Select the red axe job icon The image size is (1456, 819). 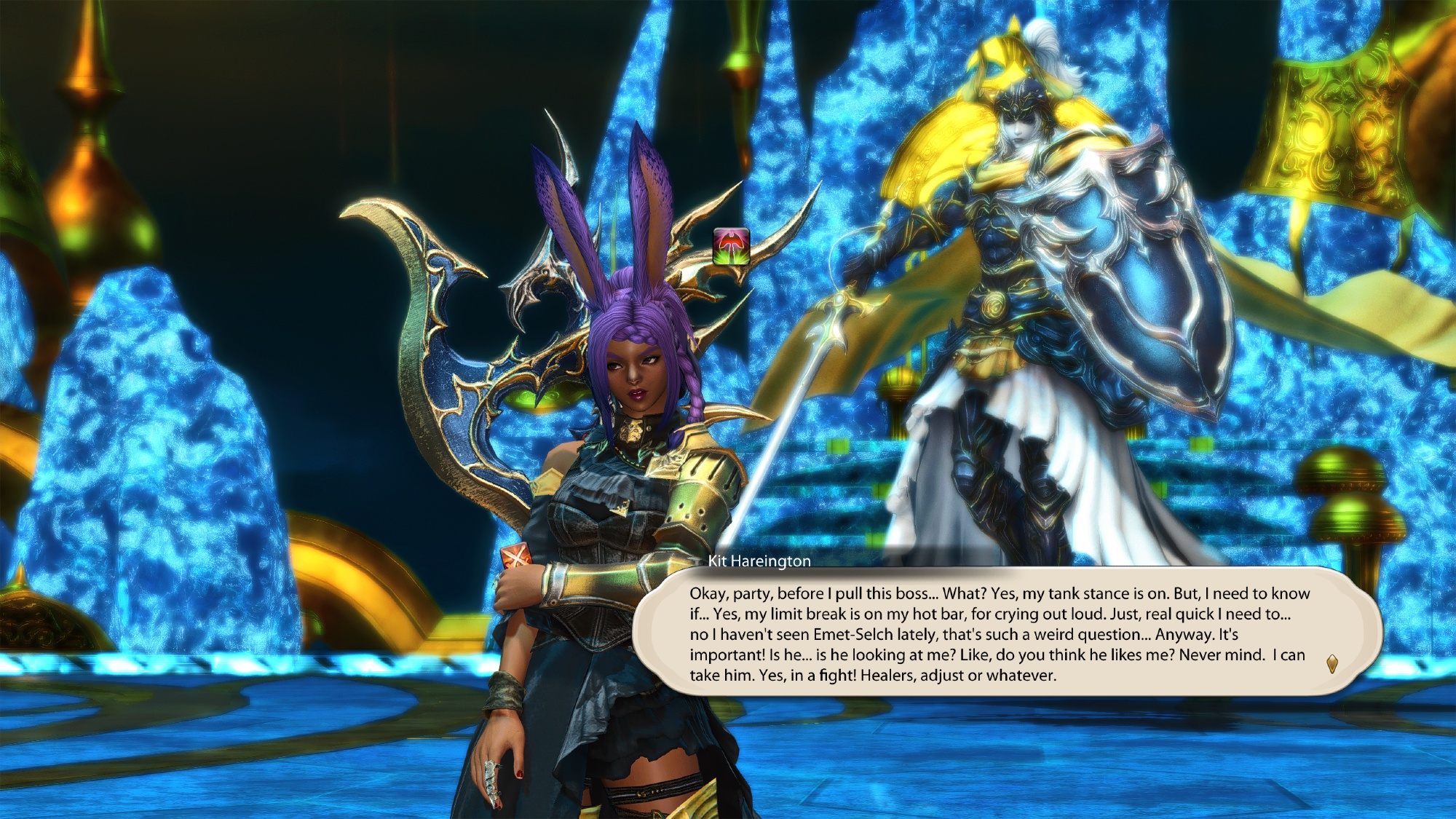731,246
